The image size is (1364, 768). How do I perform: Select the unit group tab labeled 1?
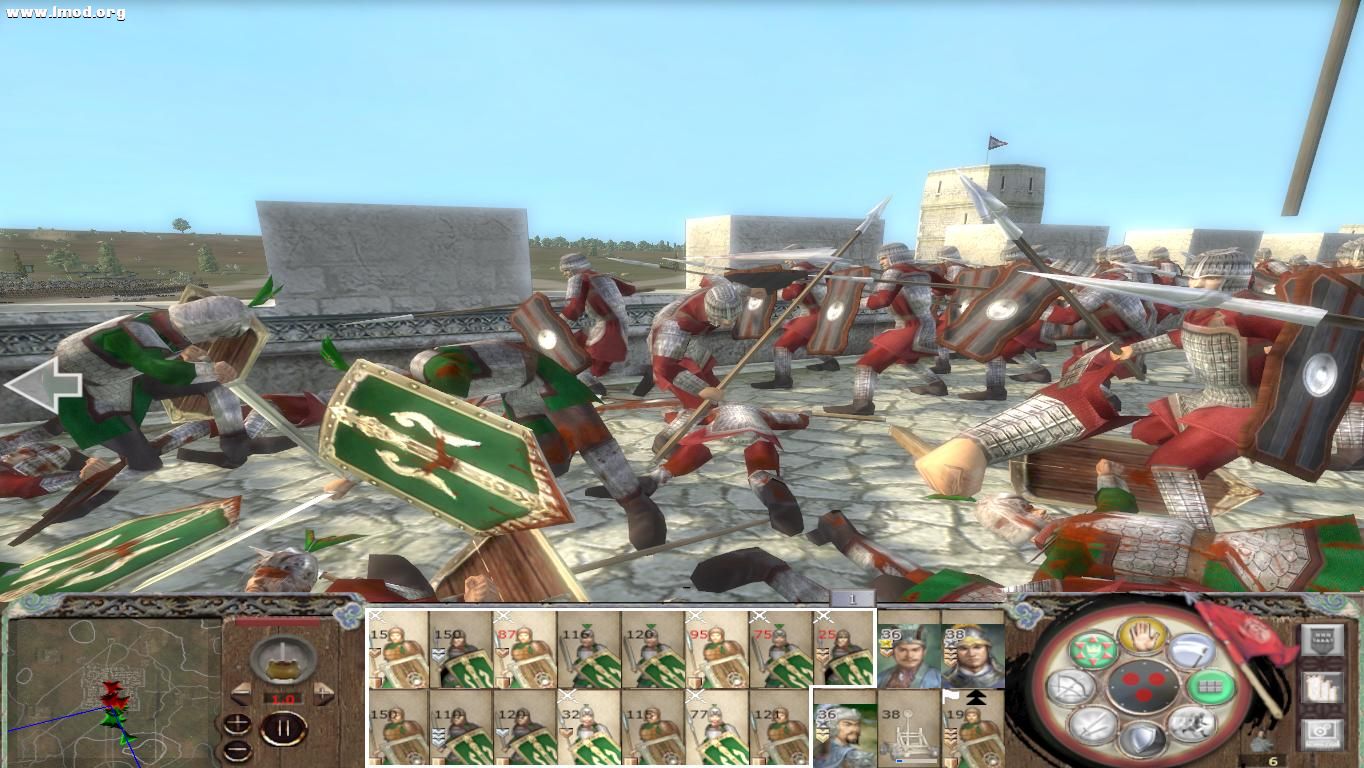pos(852,599)
